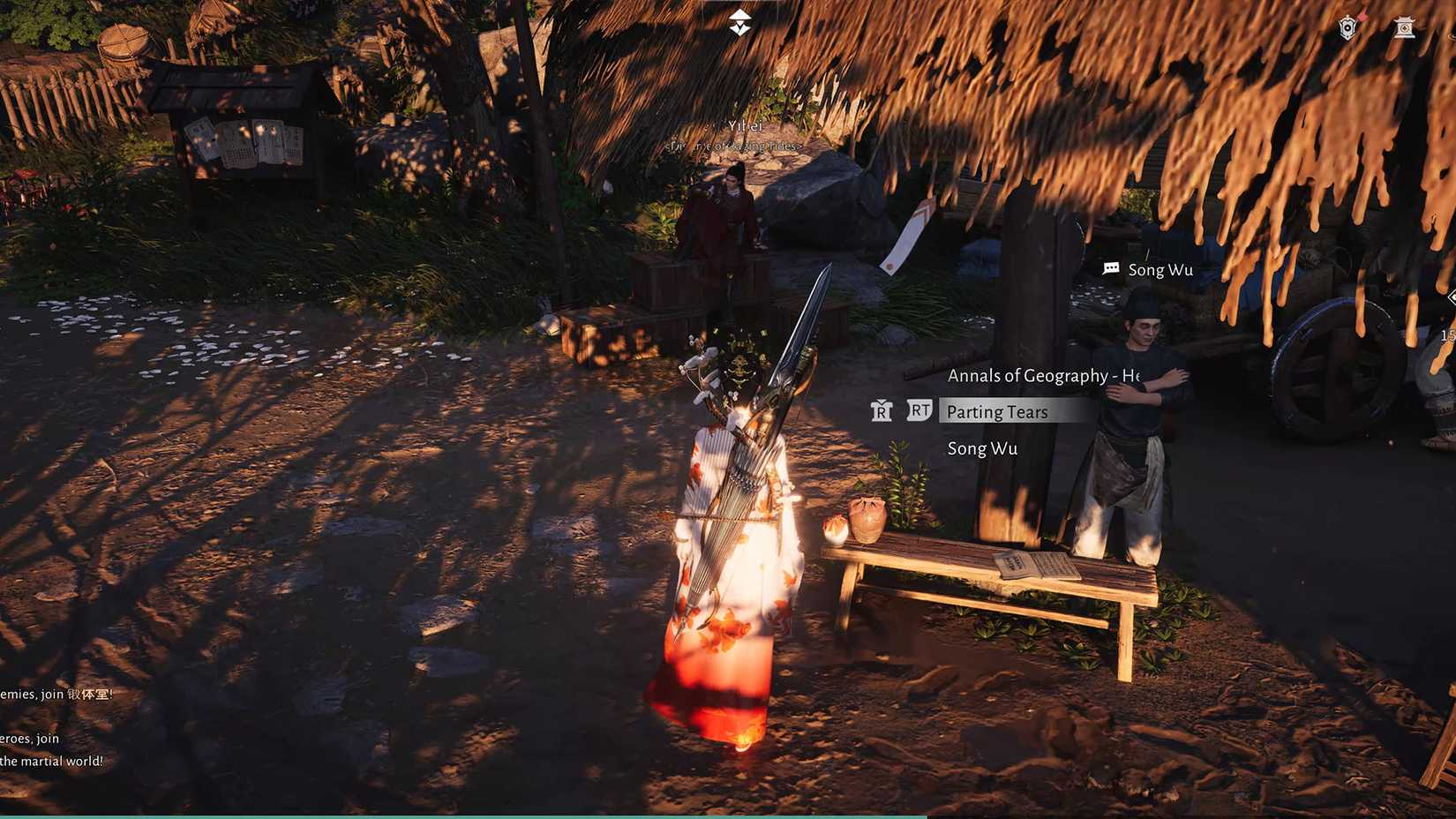Select the highlighted Parting Tears interaction option
Image resolution: width=1456 pixels, height=819 pixels.
click(x=997, y=412)
